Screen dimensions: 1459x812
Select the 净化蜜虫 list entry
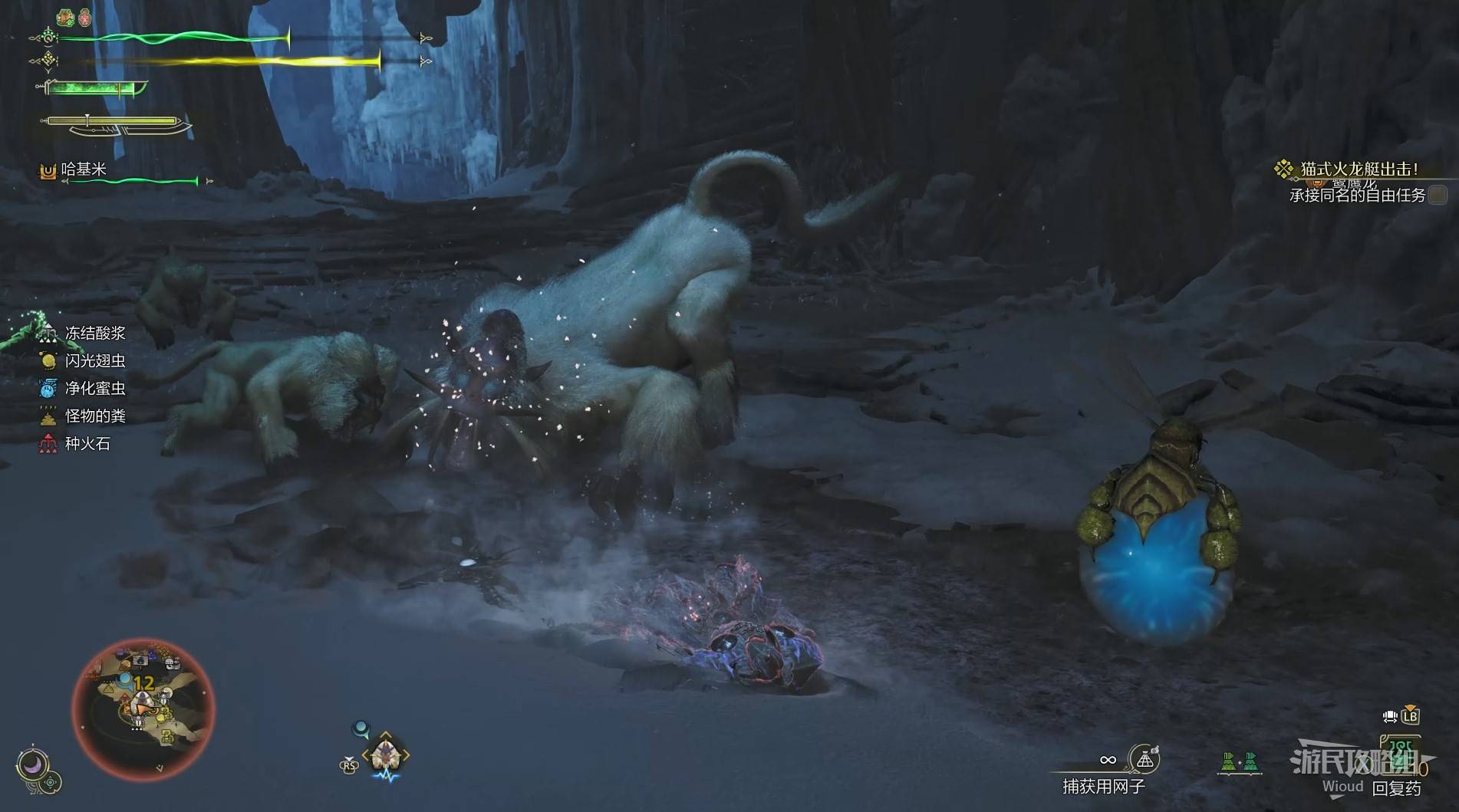click(94, 389)
